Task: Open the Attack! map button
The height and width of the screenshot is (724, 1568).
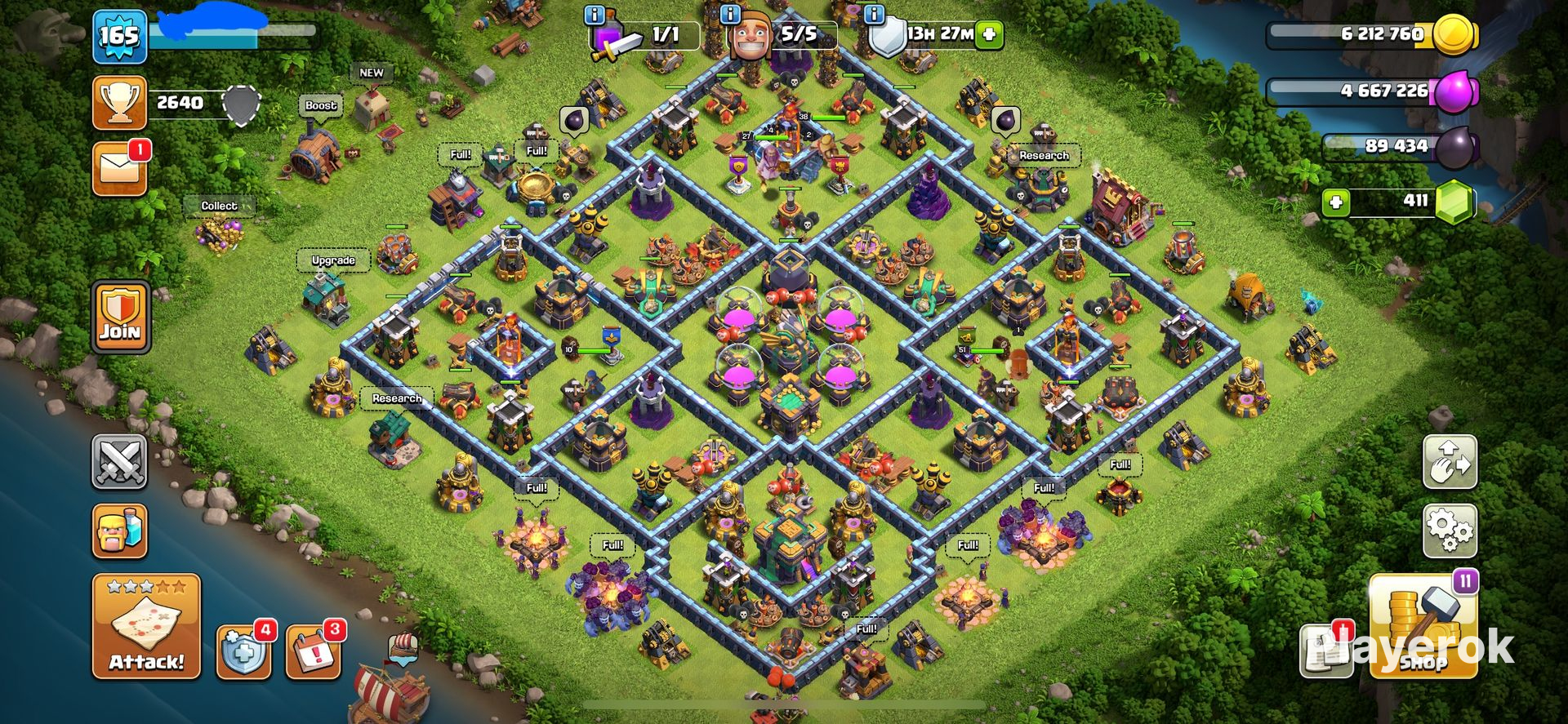Action: click(x=146, y=625)
